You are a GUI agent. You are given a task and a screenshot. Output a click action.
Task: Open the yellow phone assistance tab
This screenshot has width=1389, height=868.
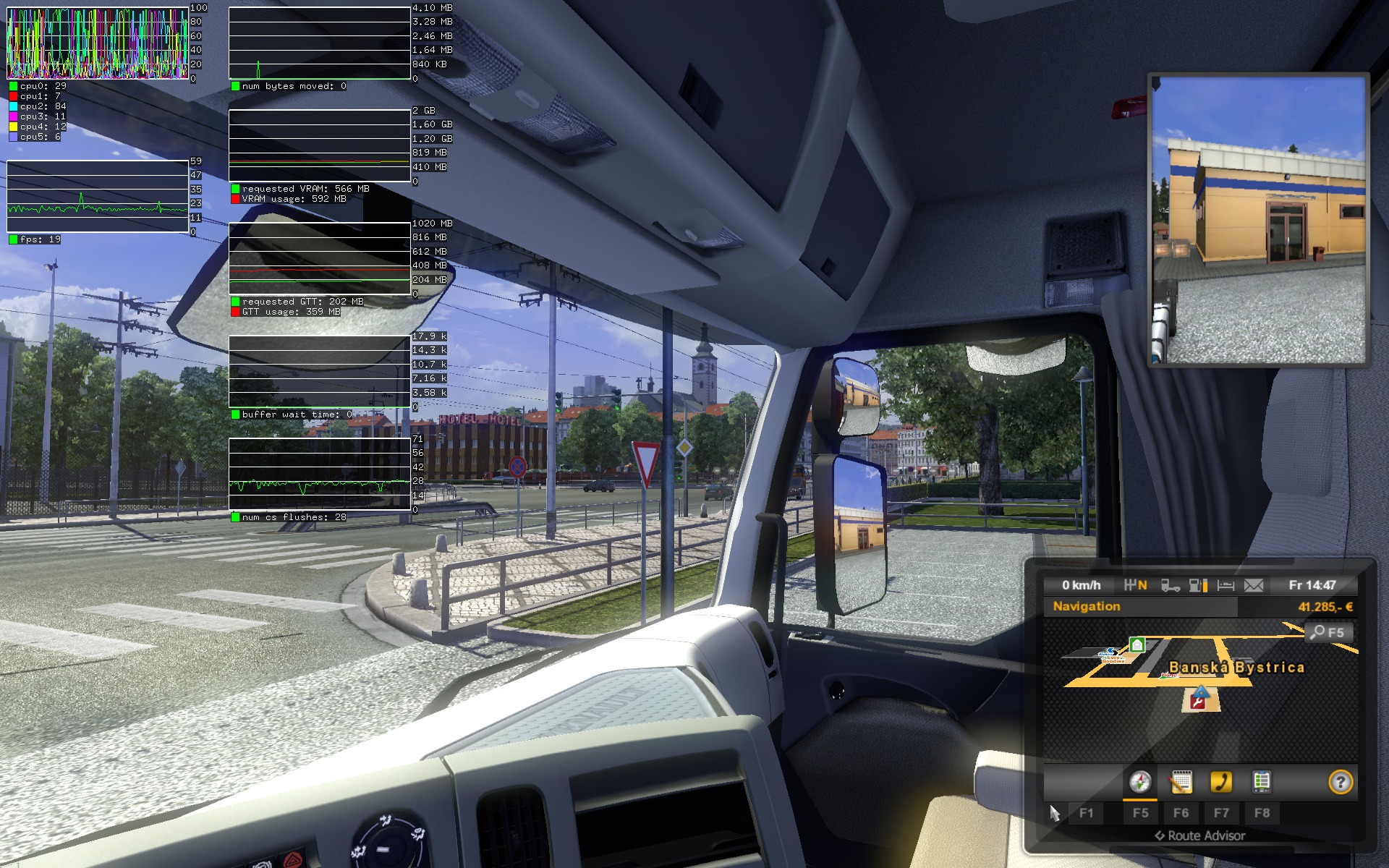[x=1221, y=782]
